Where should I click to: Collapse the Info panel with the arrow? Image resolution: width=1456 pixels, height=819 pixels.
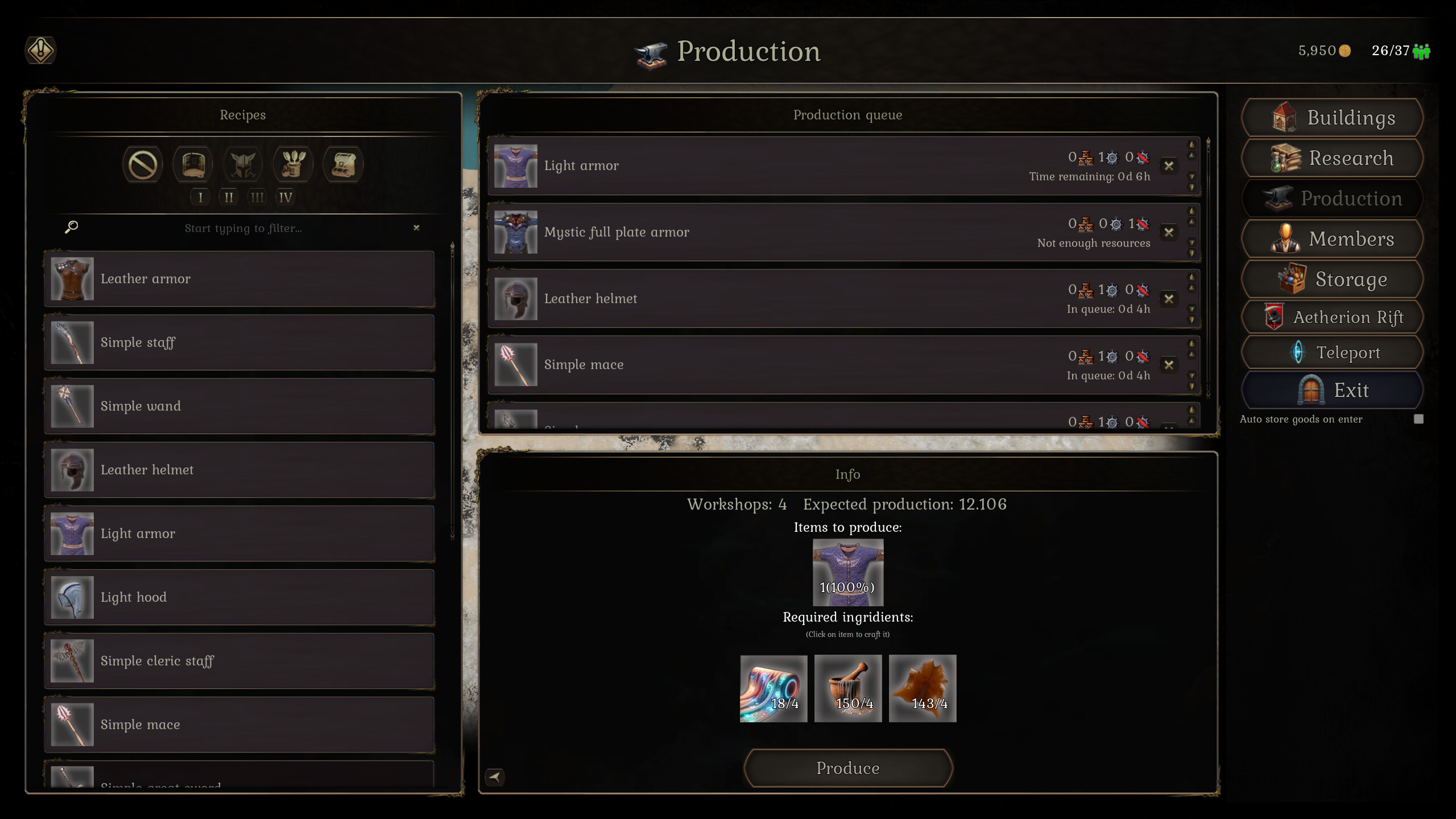(x=495, y=777)
